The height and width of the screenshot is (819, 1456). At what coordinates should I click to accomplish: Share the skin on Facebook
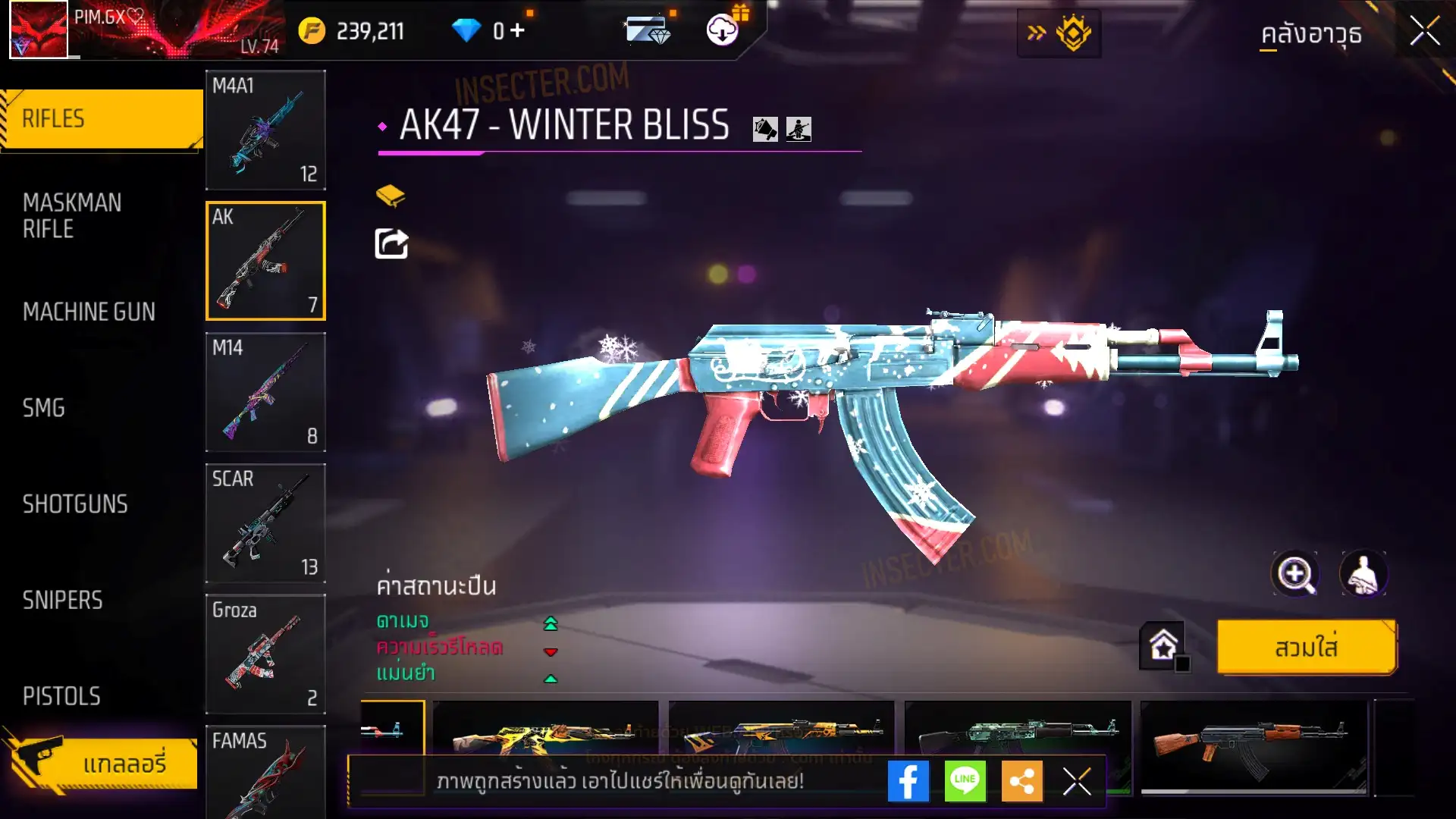tap(908, 781)
